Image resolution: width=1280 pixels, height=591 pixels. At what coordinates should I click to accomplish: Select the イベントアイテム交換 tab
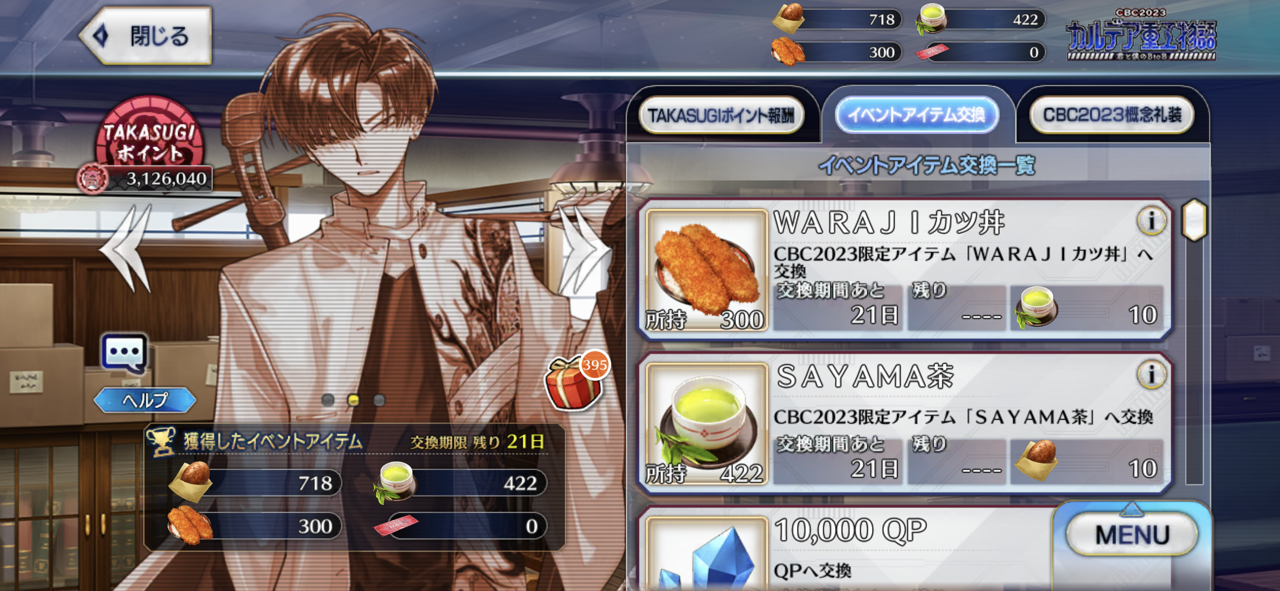(x=916, y=116)
